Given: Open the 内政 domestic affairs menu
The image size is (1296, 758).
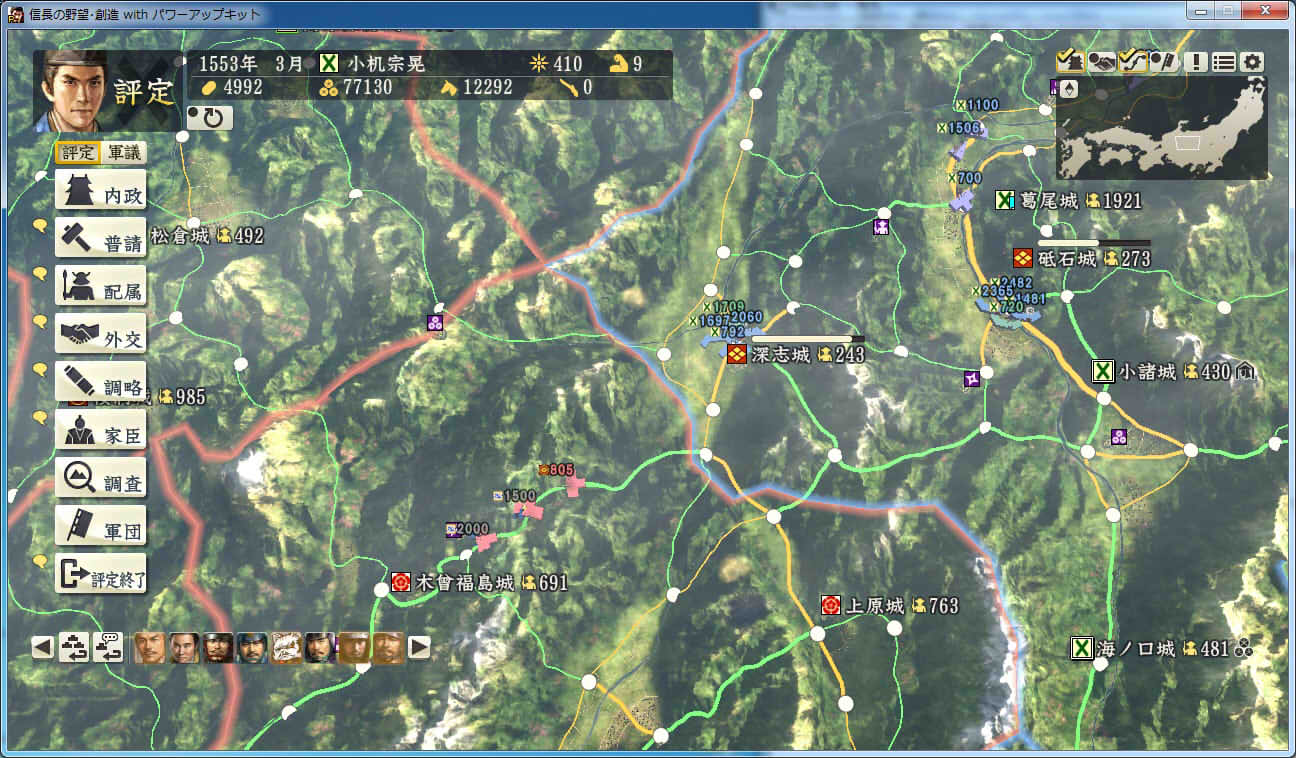Looking at the screenshot, I should pyautogui.click(x=101, y=190).
